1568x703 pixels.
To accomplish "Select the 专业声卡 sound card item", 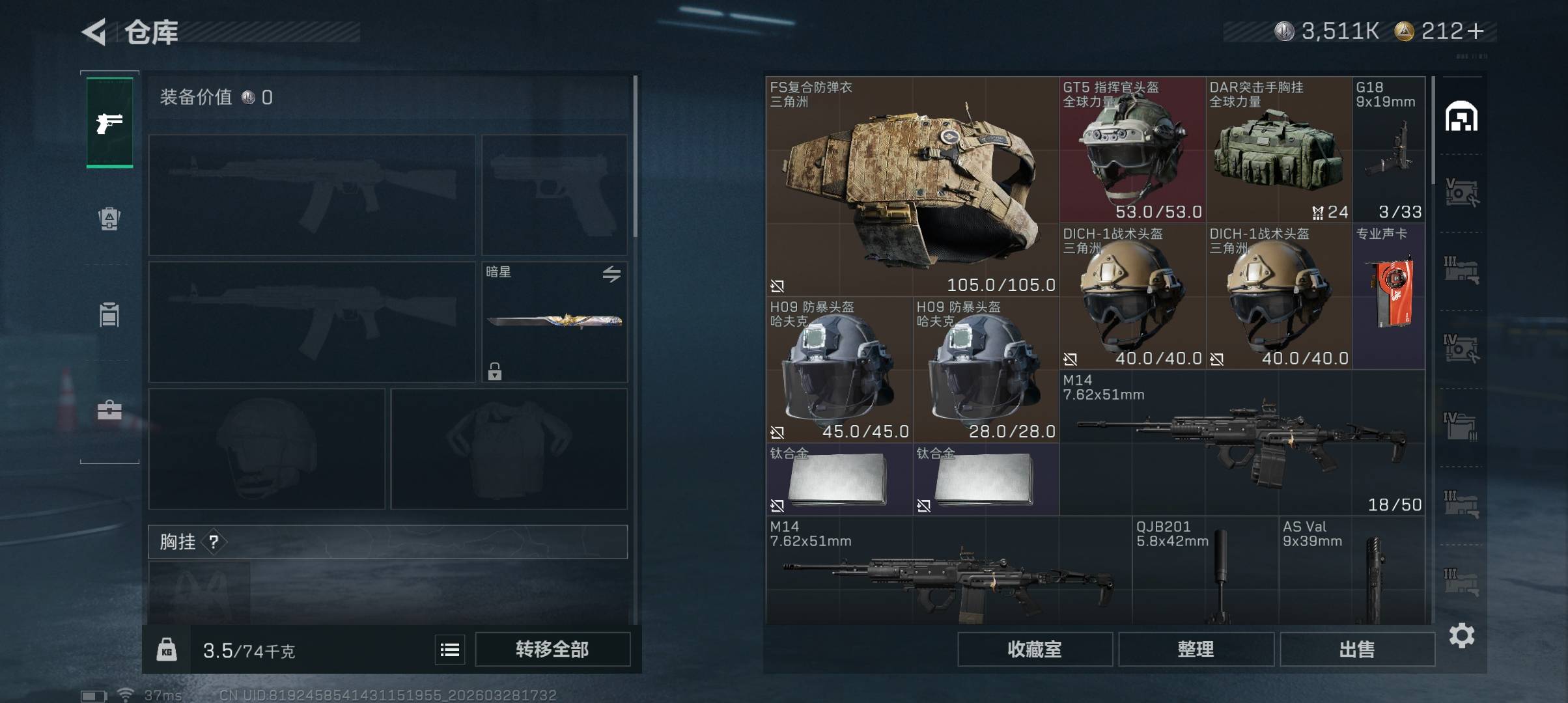I will point(1388,296).
